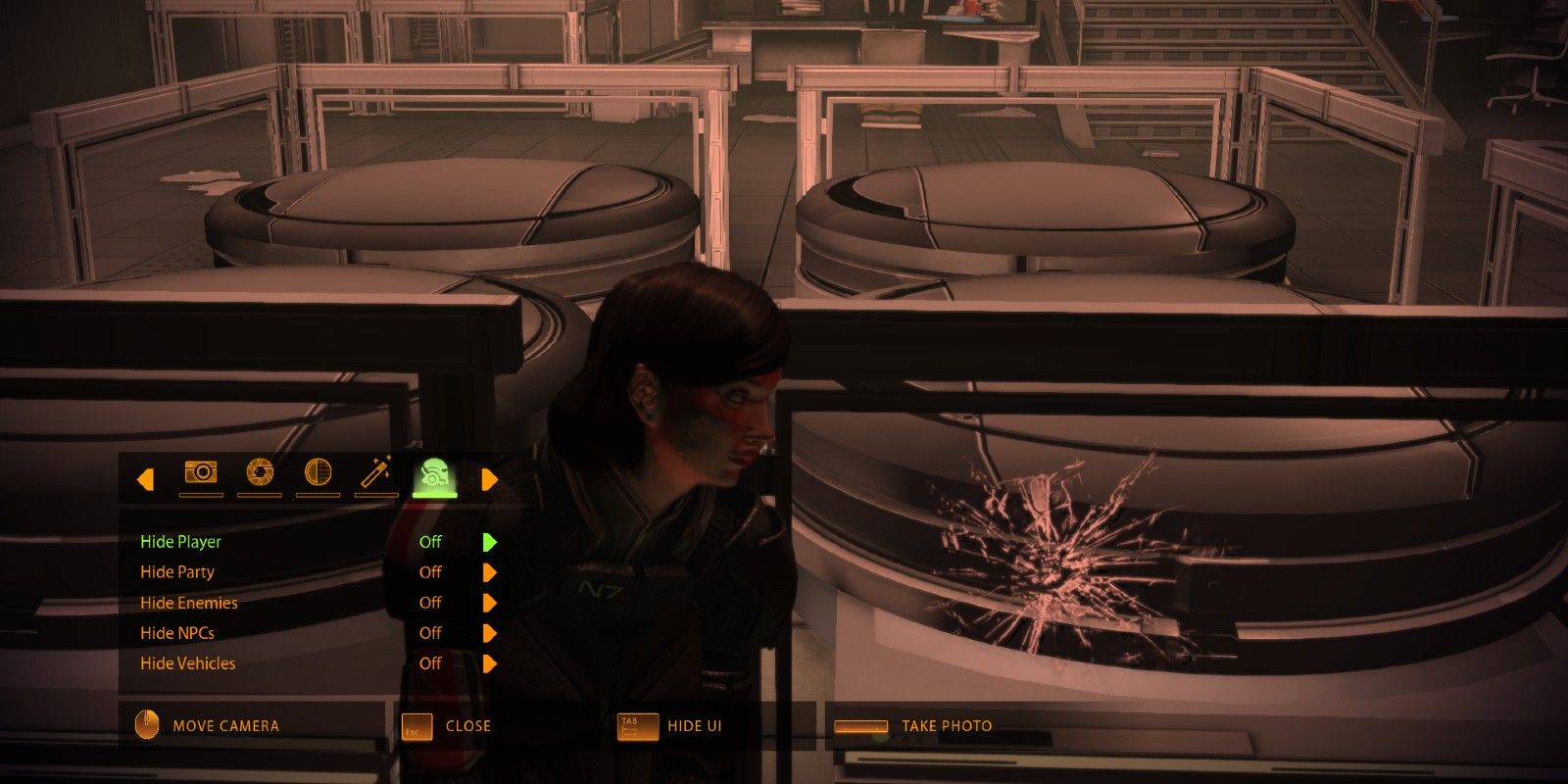
Task: Select the Hide NPCs menu entry
Action: click(x=178, y=632)
